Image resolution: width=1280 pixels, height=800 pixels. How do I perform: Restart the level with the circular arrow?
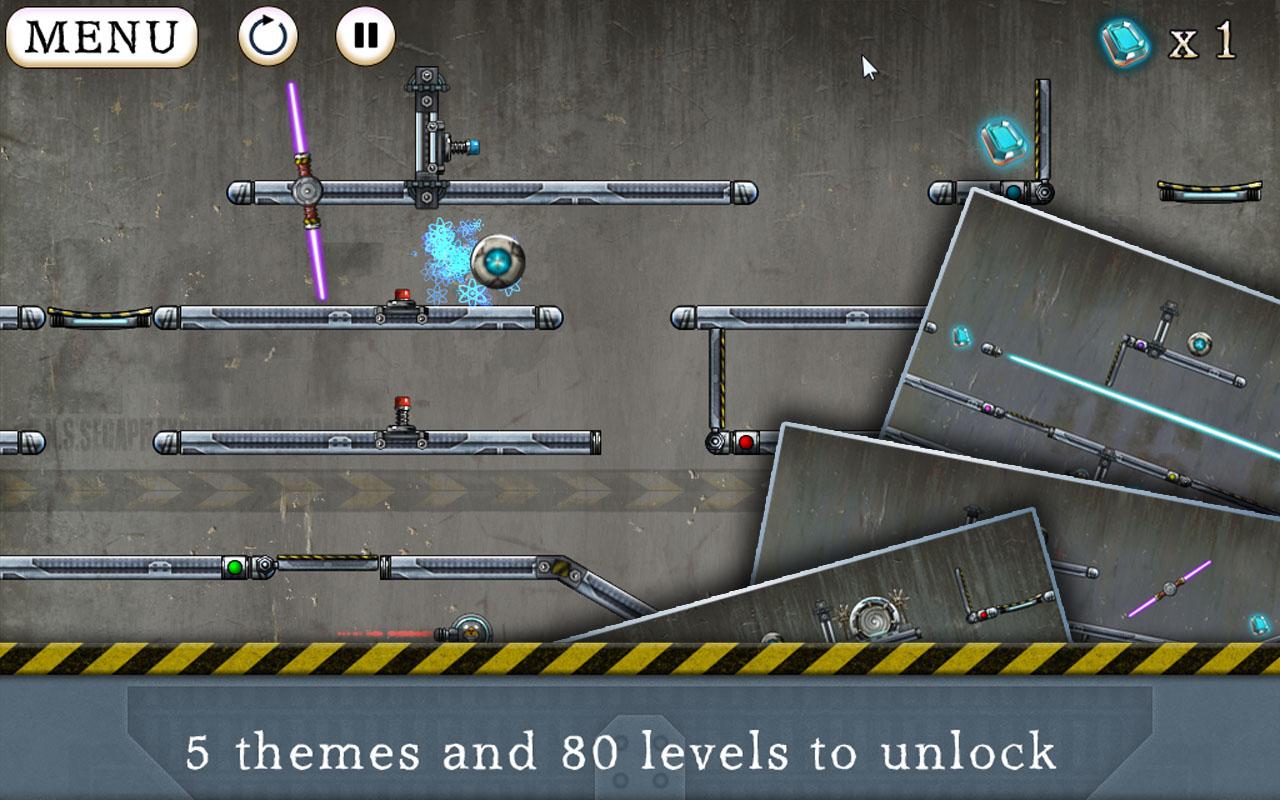[x=268, y=37]
